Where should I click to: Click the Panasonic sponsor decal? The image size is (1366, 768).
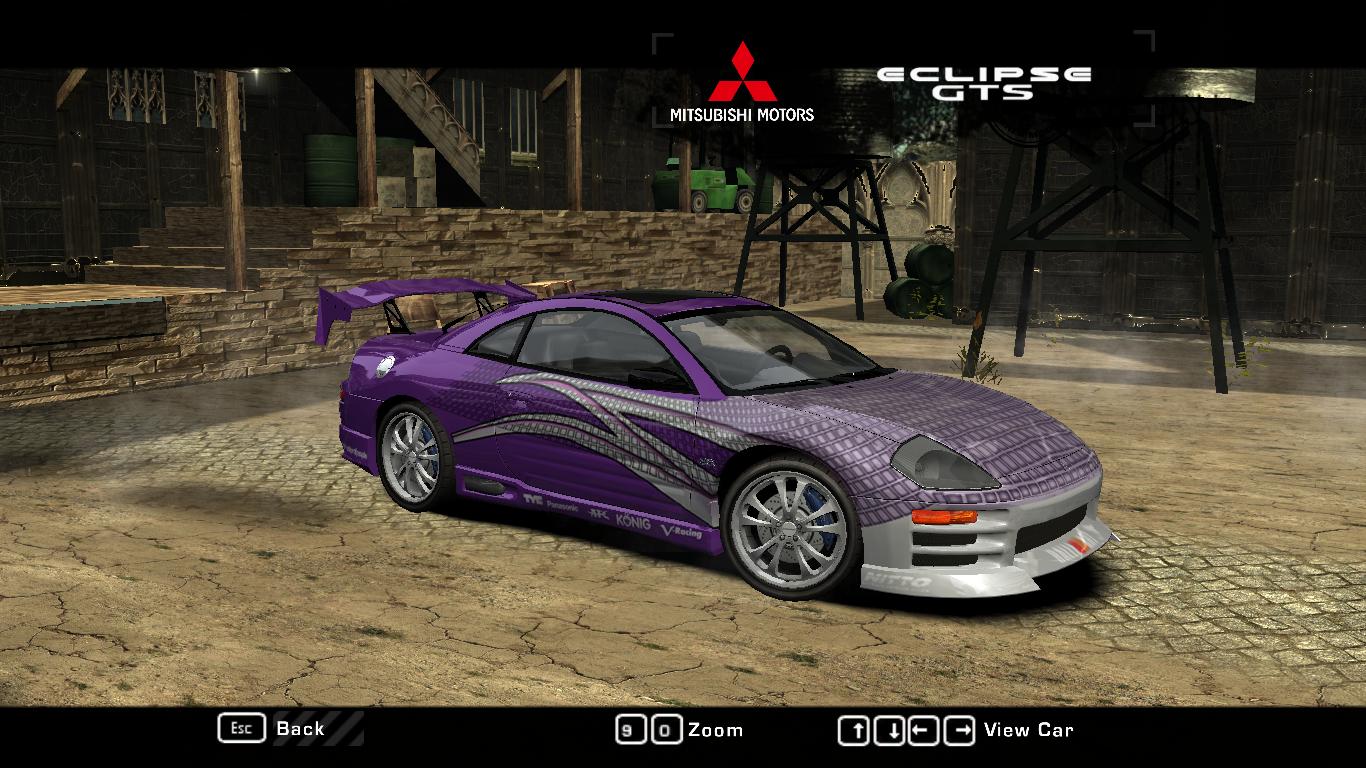[x=561, y=507]
